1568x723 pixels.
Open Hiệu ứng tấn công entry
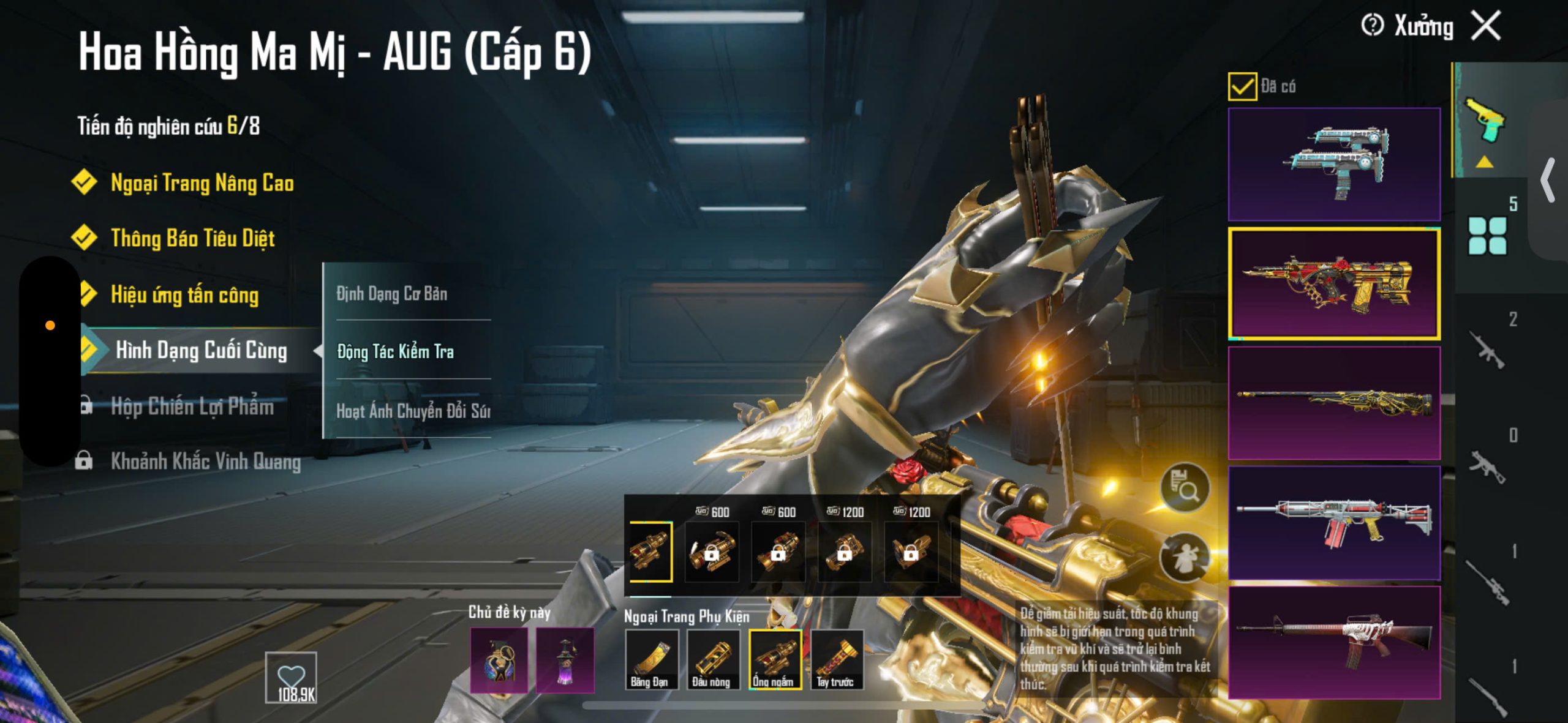click(184, 294)
